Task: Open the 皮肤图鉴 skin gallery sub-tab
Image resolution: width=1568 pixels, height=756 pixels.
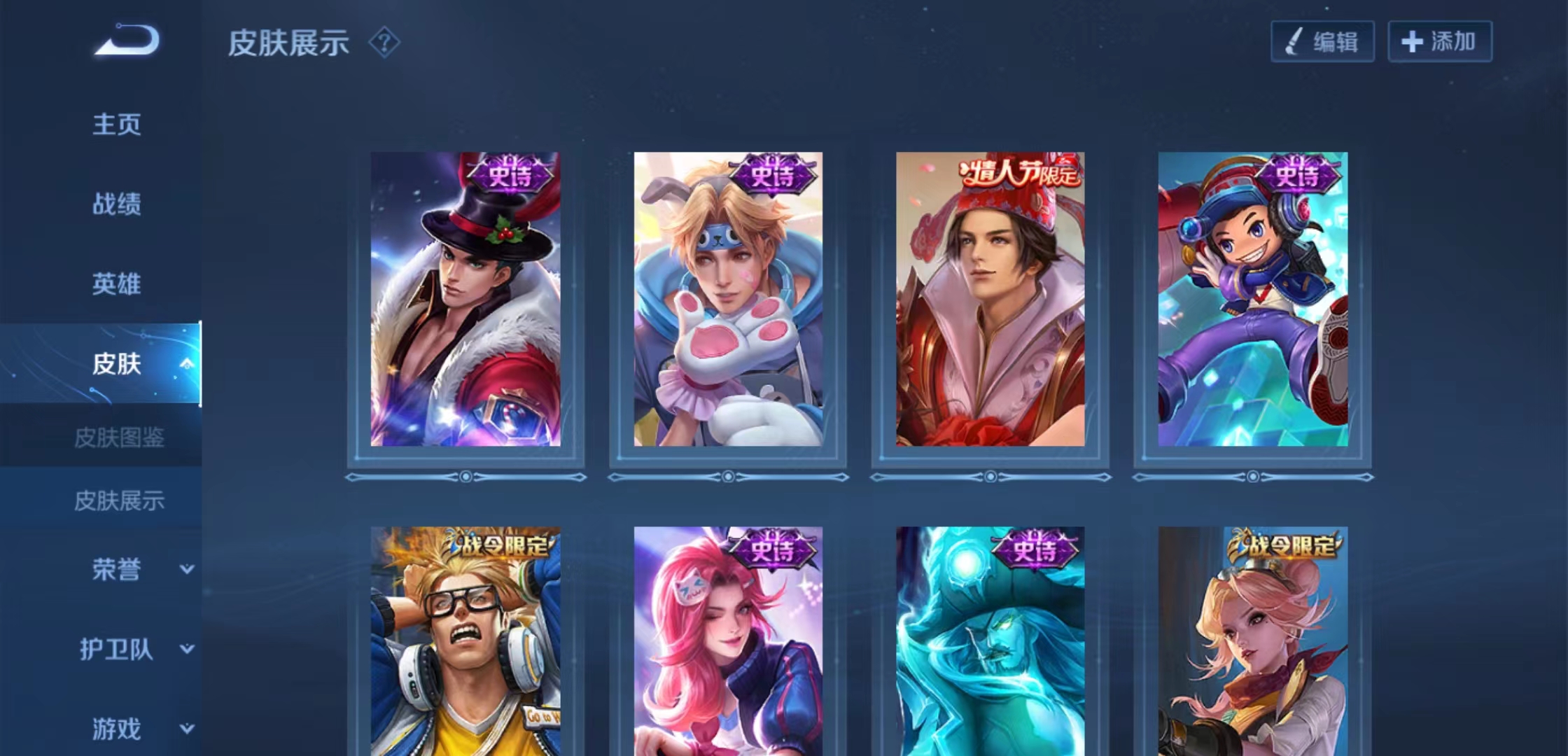Action: tap(119, 438)
